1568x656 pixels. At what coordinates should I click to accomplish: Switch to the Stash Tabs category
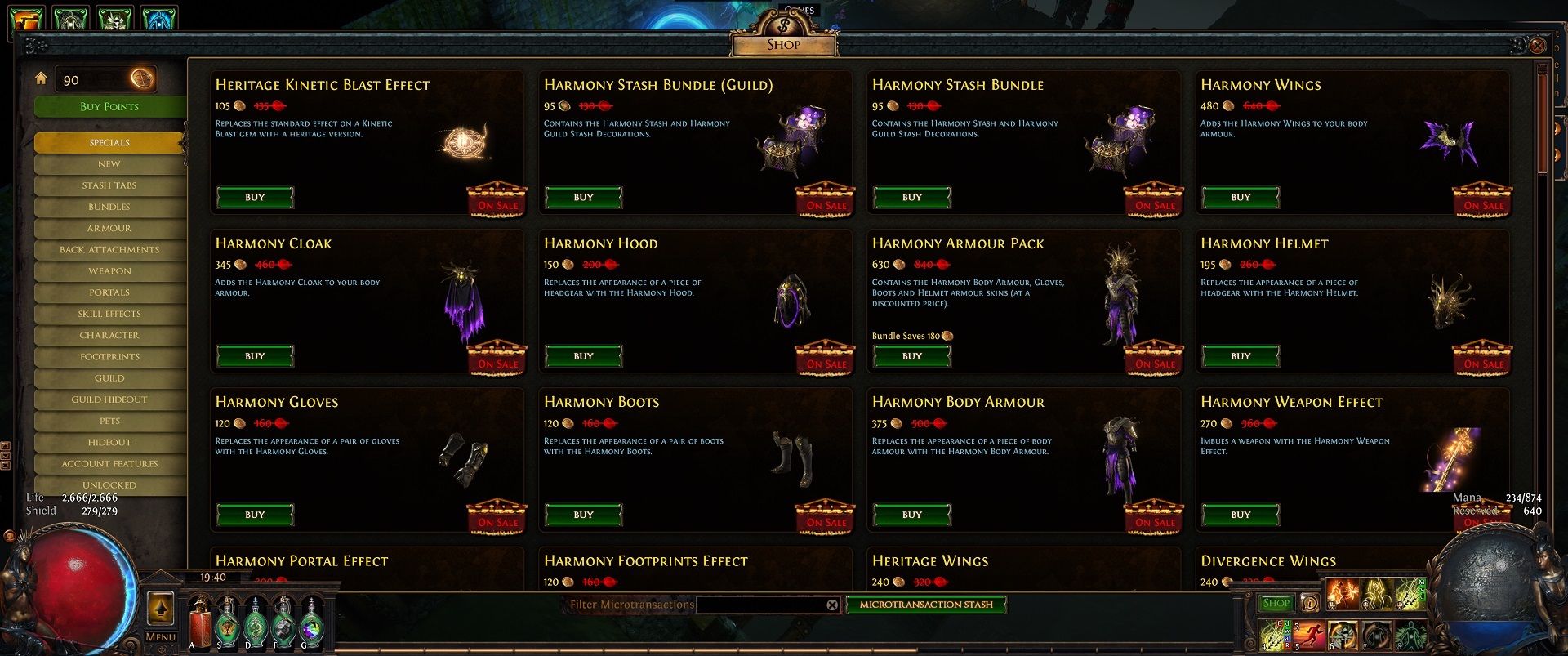109,185
